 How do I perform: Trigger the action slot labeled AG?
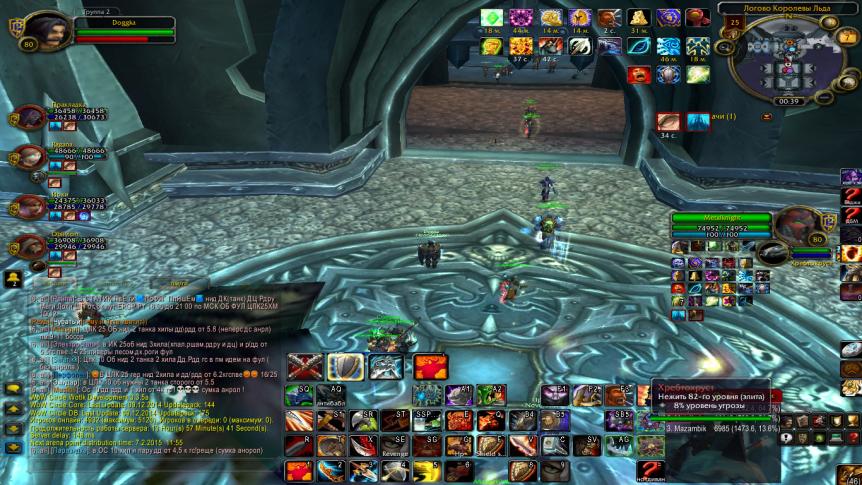[621, 445]
